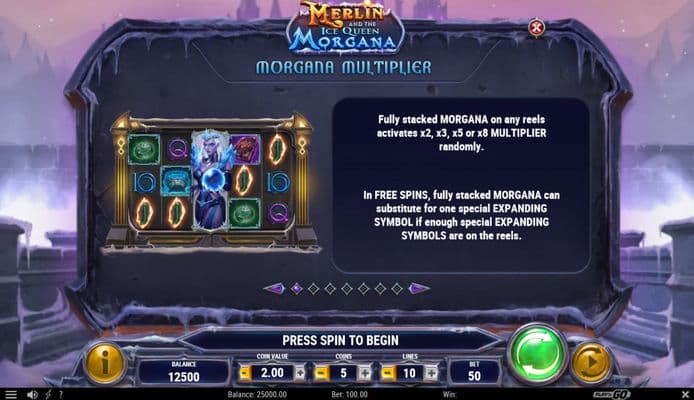Toggle the lightning bolt quick spin
Viewport: 694px width, 400px height.
tap(48, 394)
